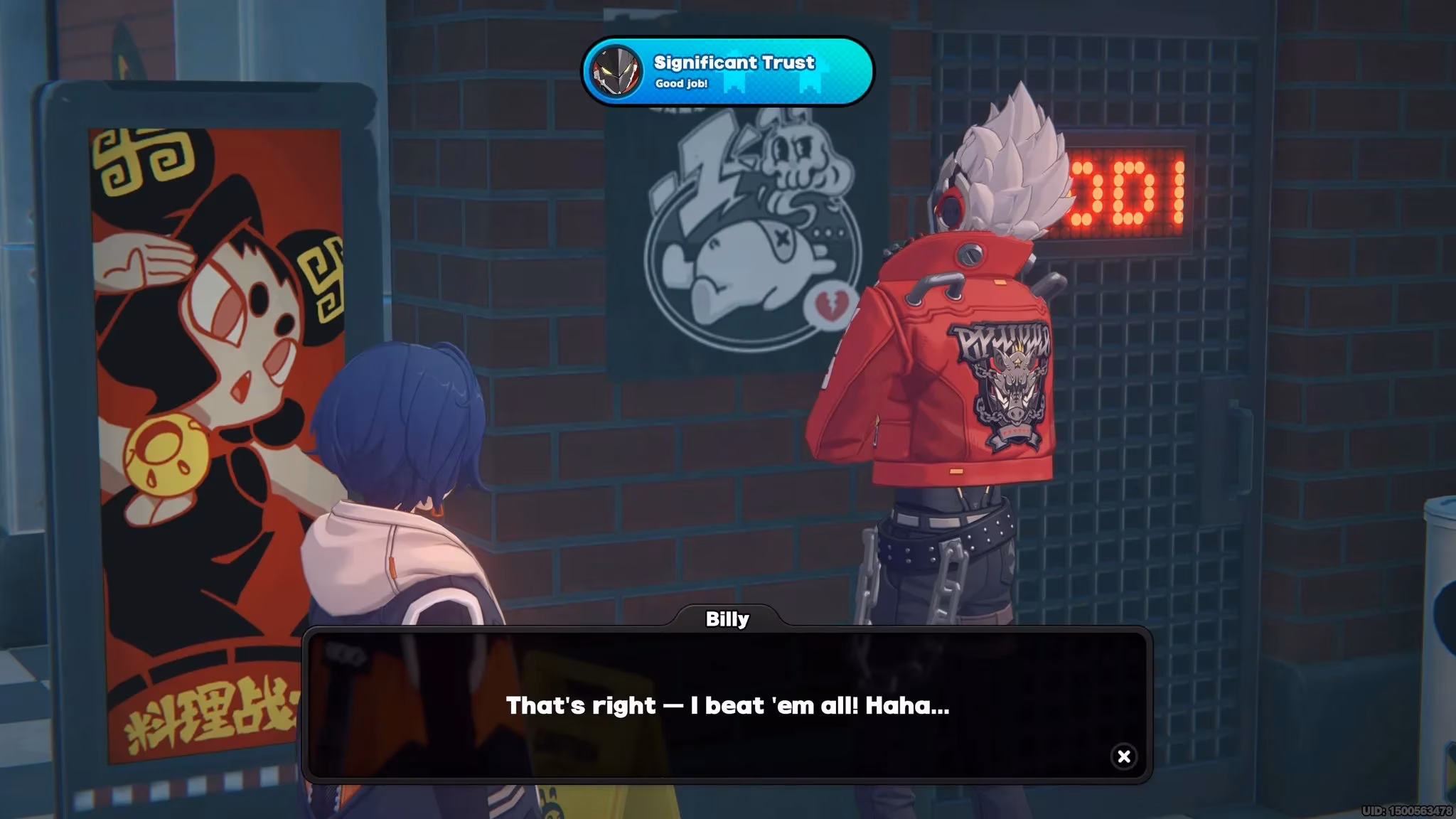Click the Billy name tab above the dialogue

(727, 619)
